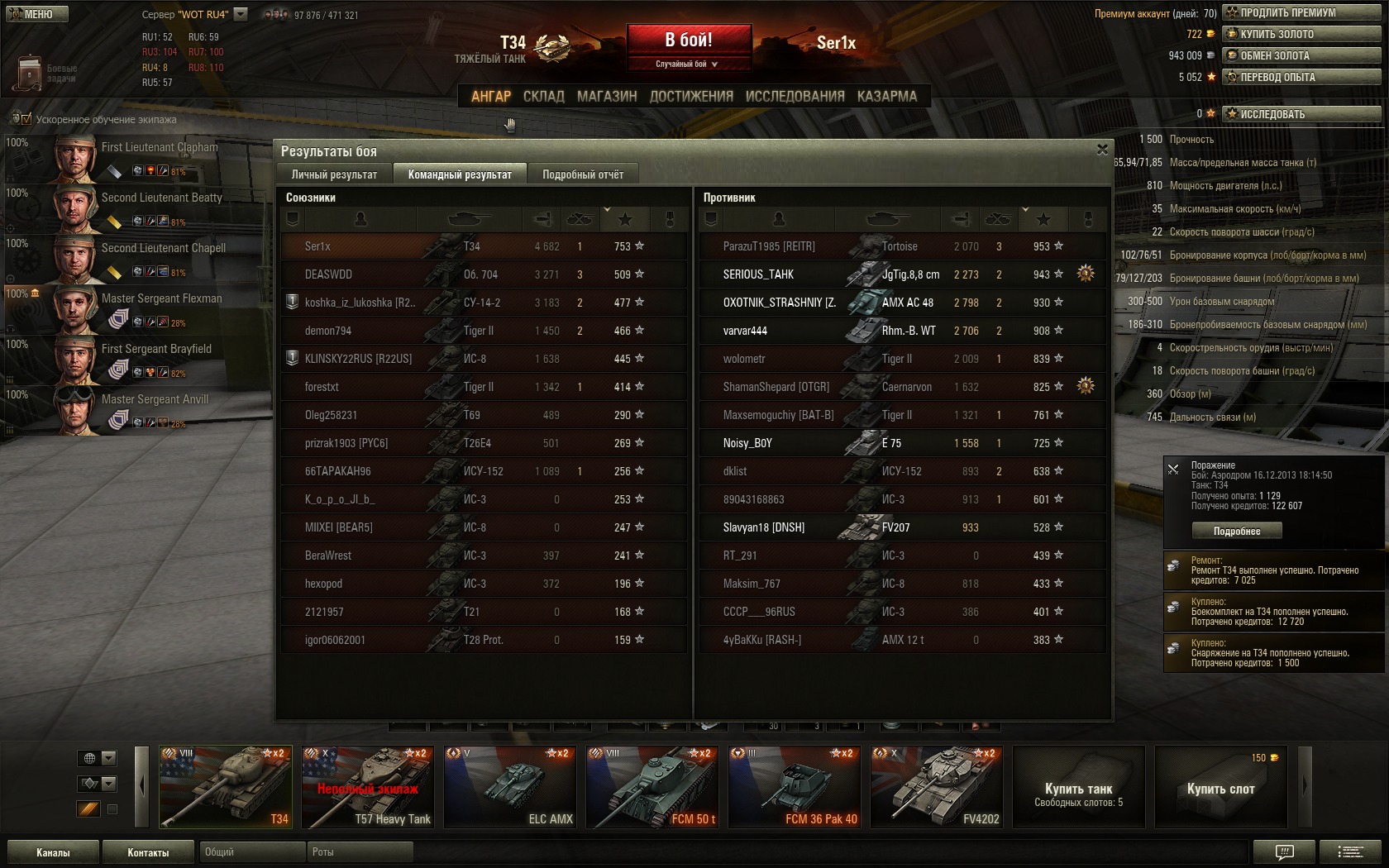Select the FCM 50 t tank
1389x868 pixels.
point(652,787)
